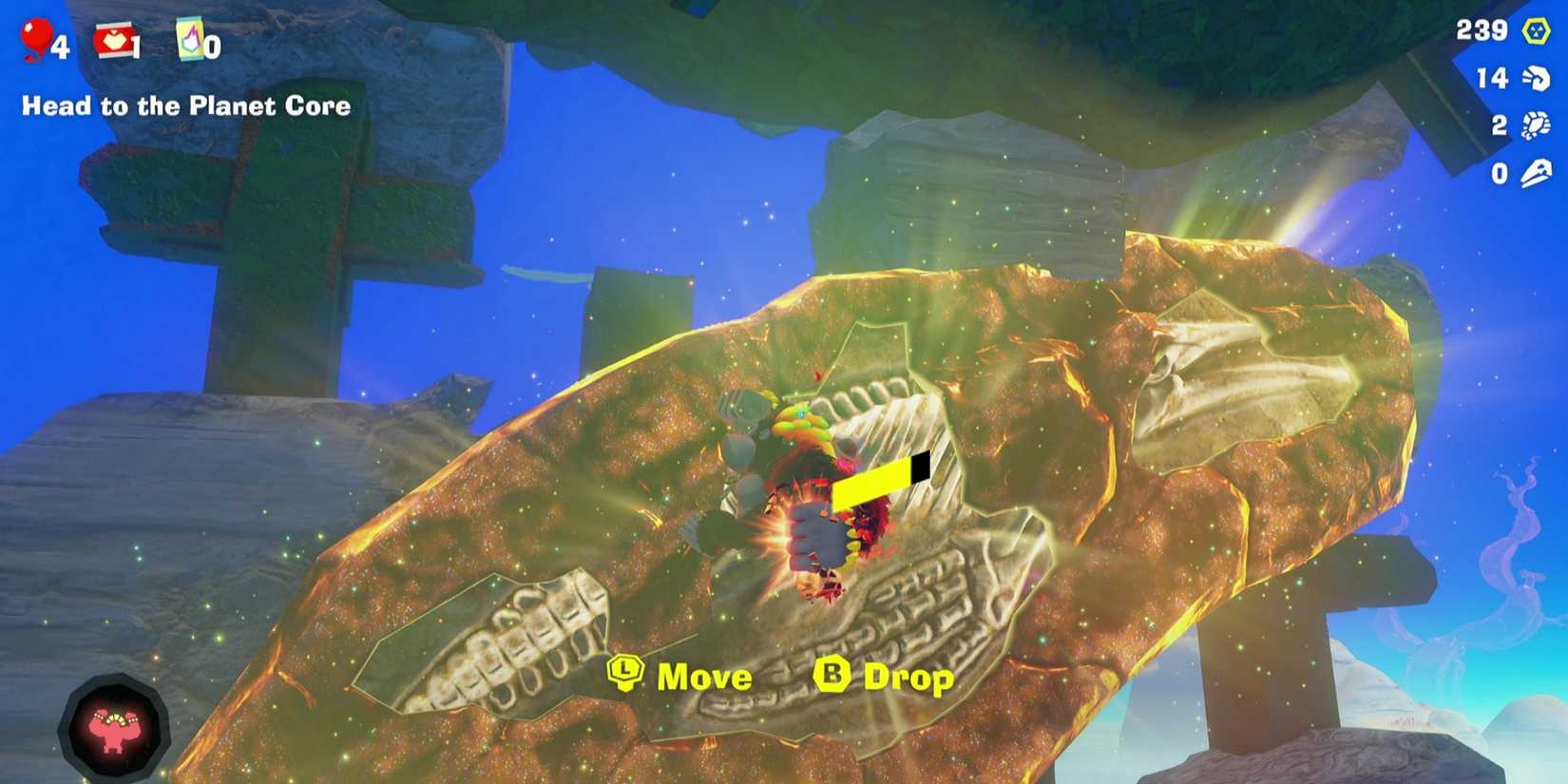Open the Head to the Planet Core objective
The height and width of the screenshot is (784, 1568).
tap(186, 105)
